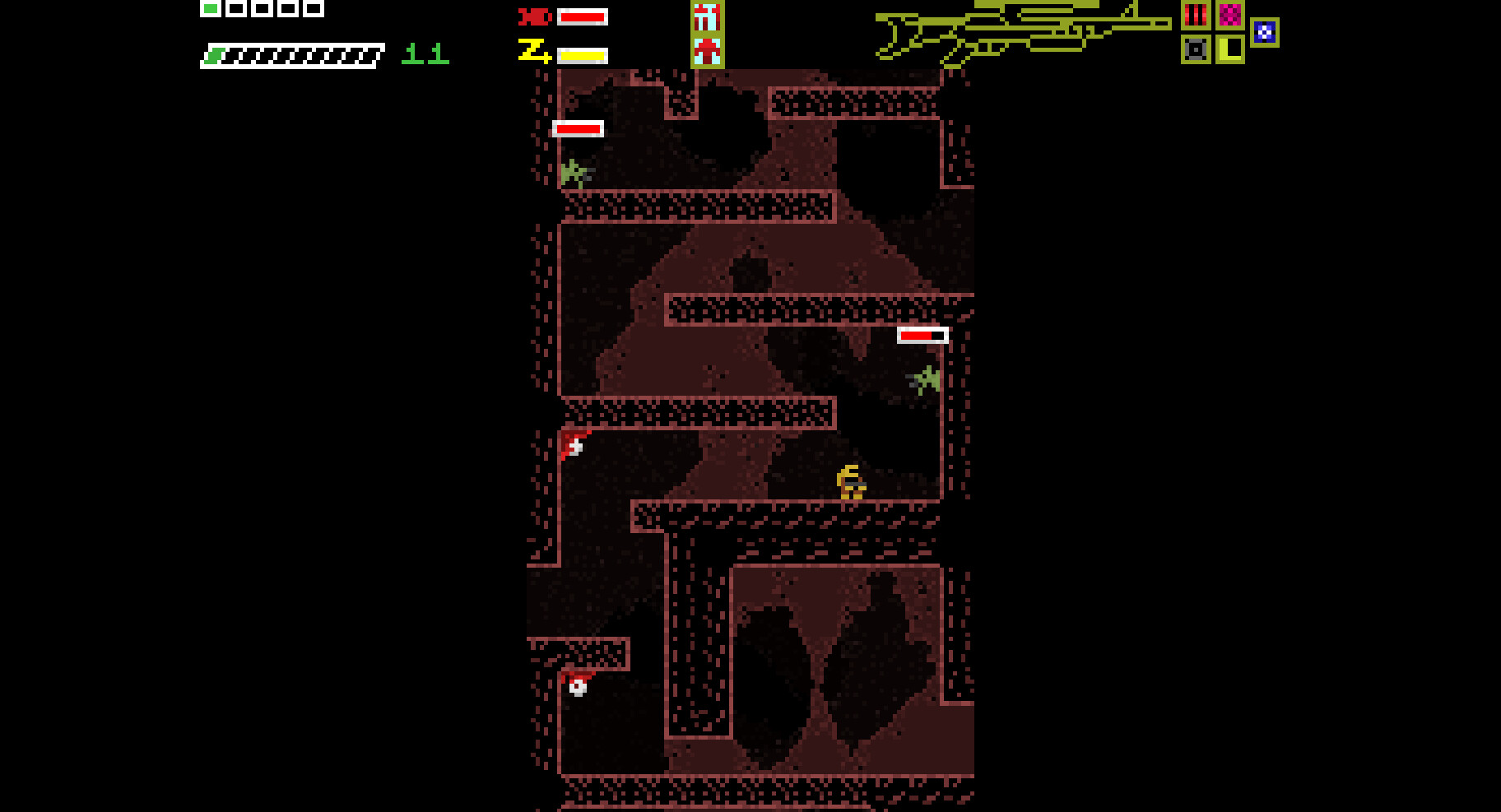The image size is (1501, 812).
Task: Pick the blue flower block icon
Action: tap(1265, 33)
